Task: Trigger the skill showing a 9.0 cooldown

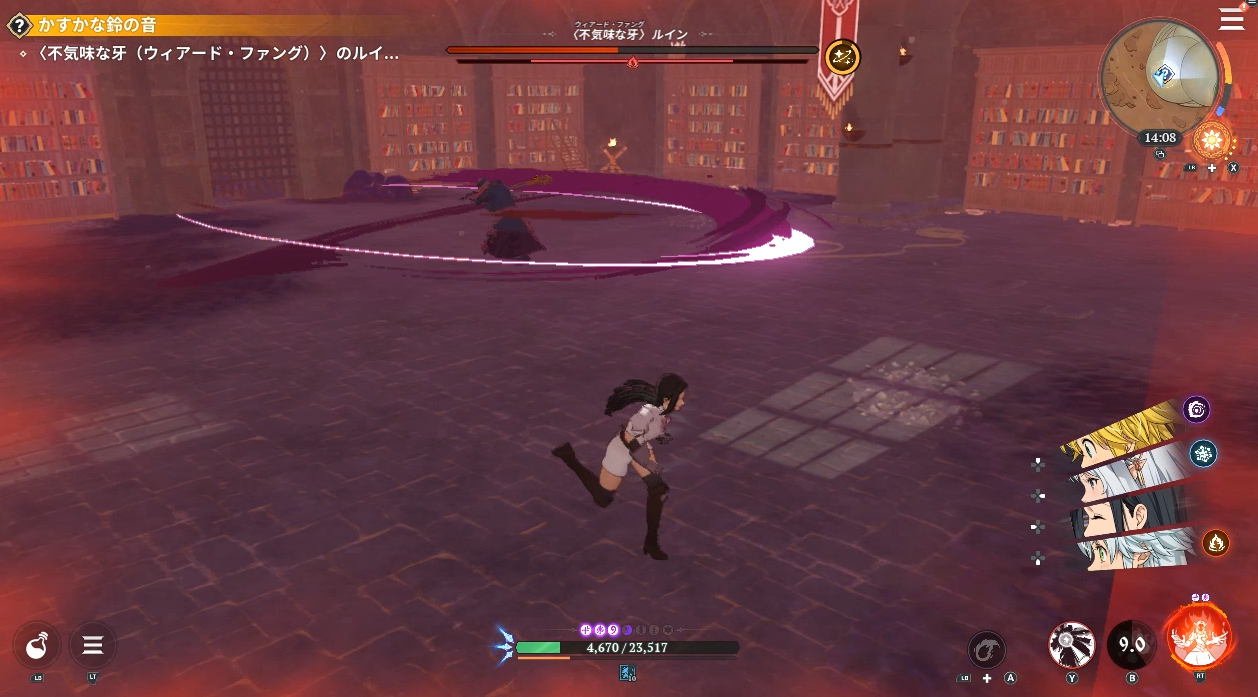Action: [x=1131, y=645]
